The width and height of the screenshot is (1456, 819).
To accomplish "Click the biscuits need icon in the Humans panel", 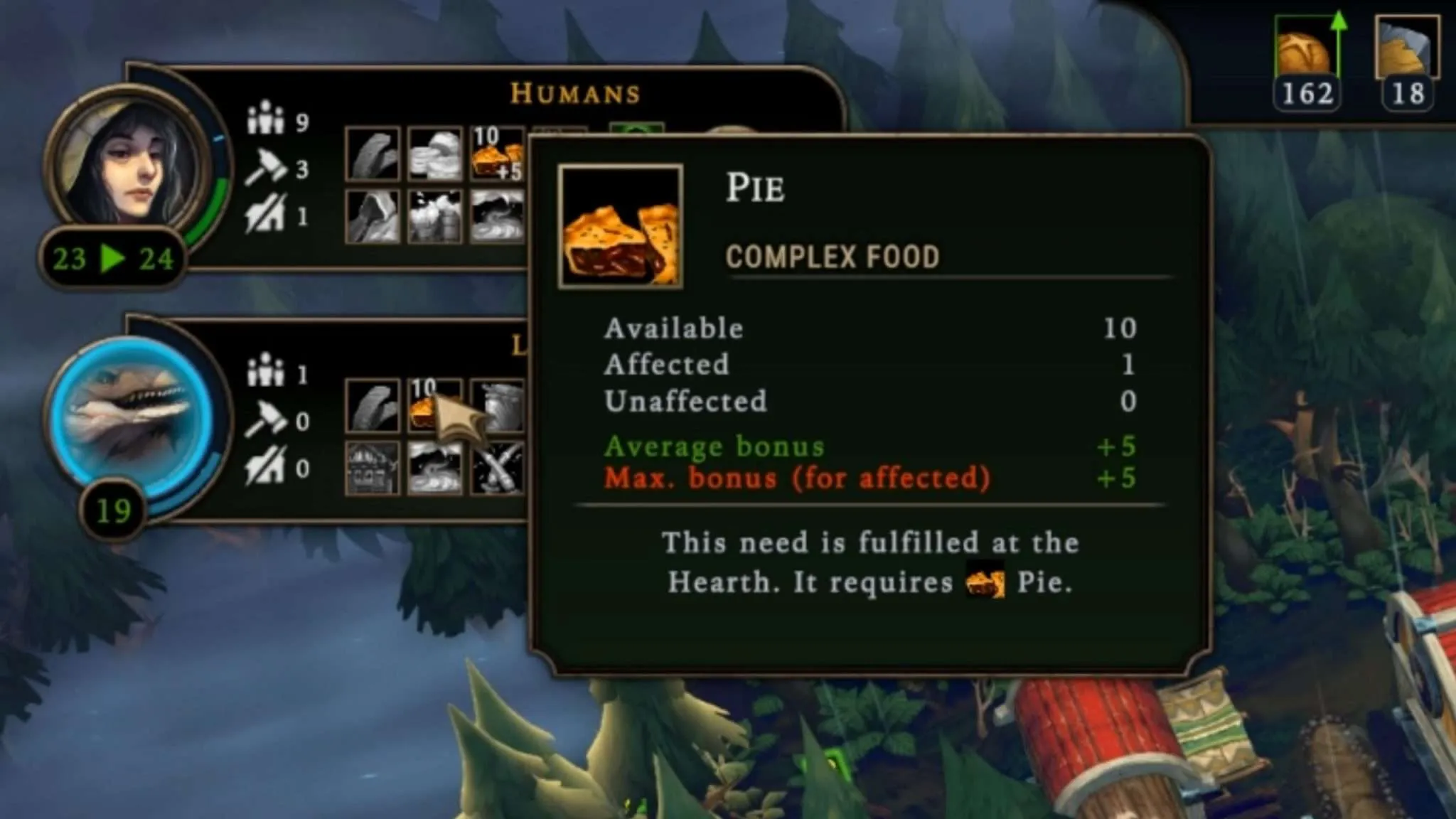I will click(434, 154).
